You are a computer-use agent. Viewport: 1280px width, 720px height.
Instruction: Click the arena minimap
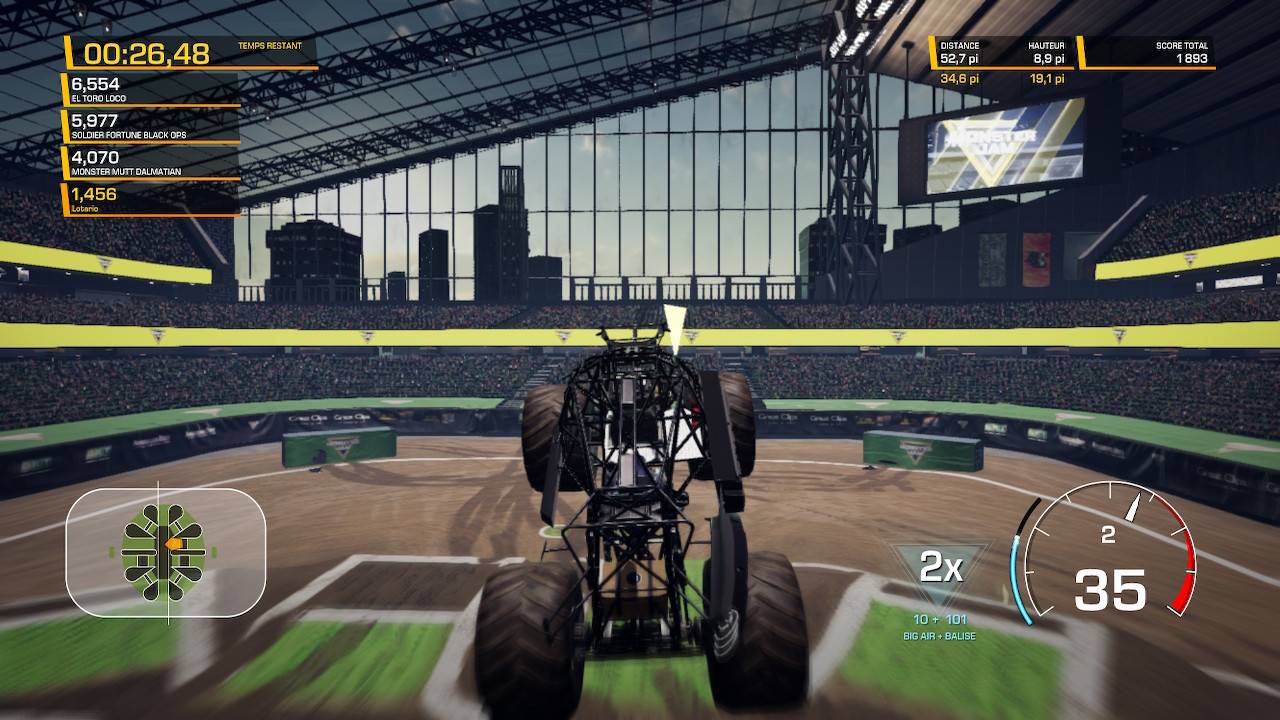(166, 552)
